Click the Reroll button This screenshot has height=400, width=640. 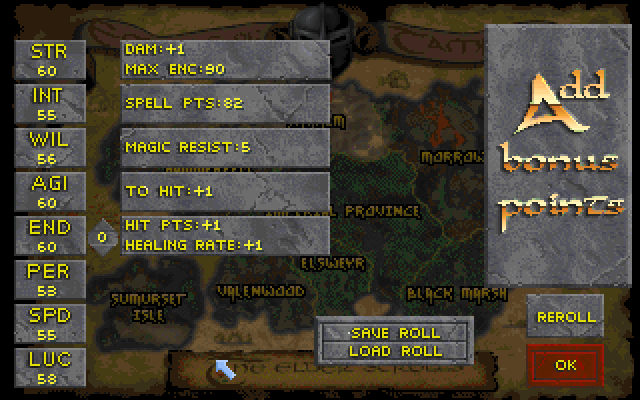[566, 317]
